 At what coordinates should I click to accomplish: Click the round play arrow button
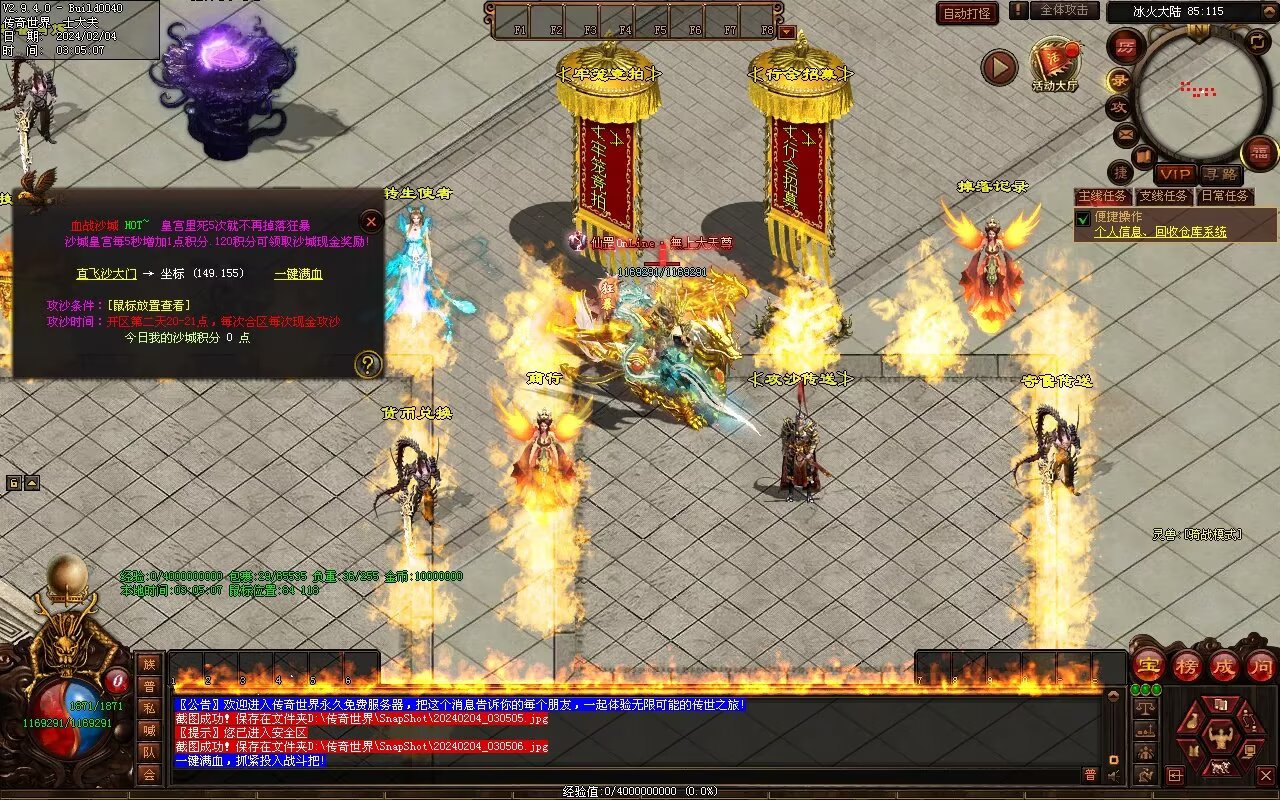(998, 67)
